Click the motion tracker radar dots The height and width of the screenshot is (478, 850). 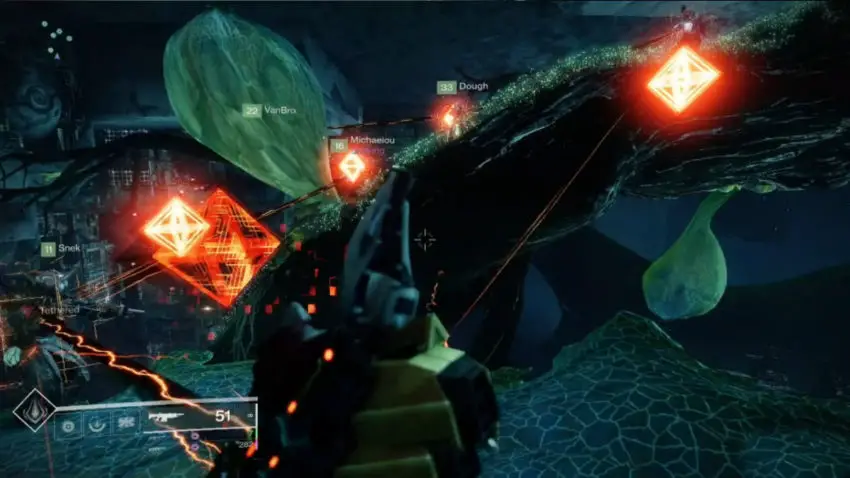[x=58, y=38]
